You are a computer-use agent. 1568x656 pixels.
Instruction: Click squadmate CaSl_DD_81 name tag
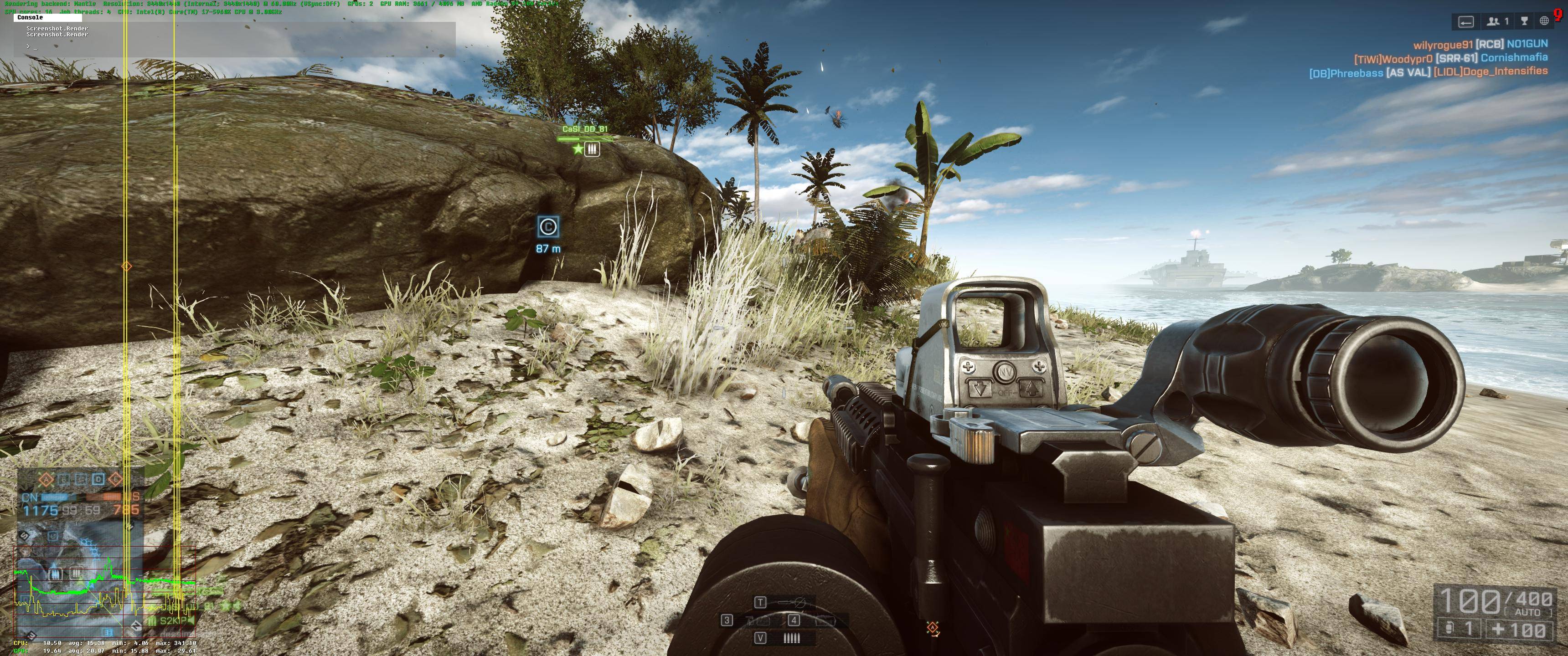coord(584,129)
